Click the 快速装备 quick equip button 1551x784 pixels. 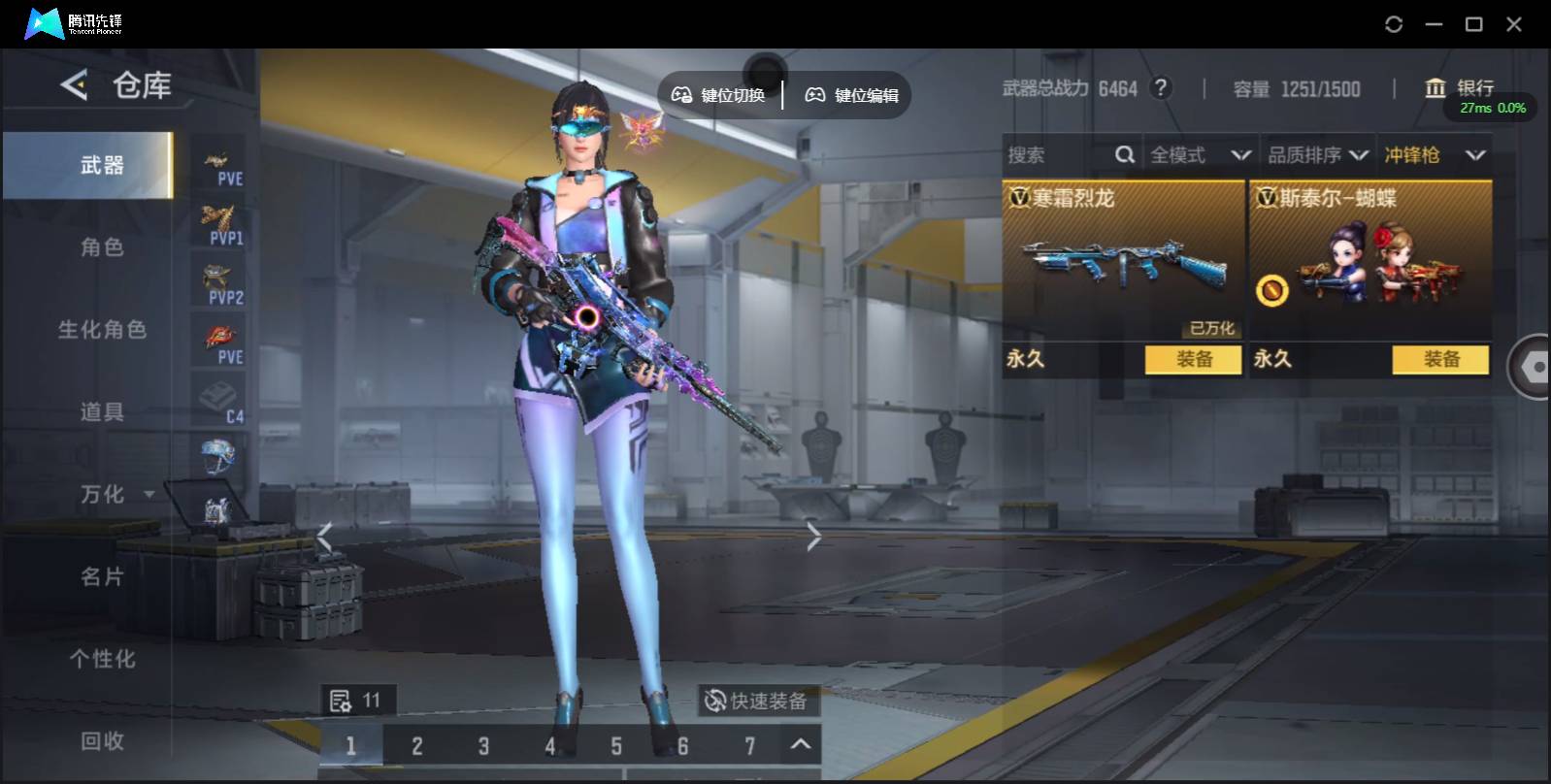point(757,701)
